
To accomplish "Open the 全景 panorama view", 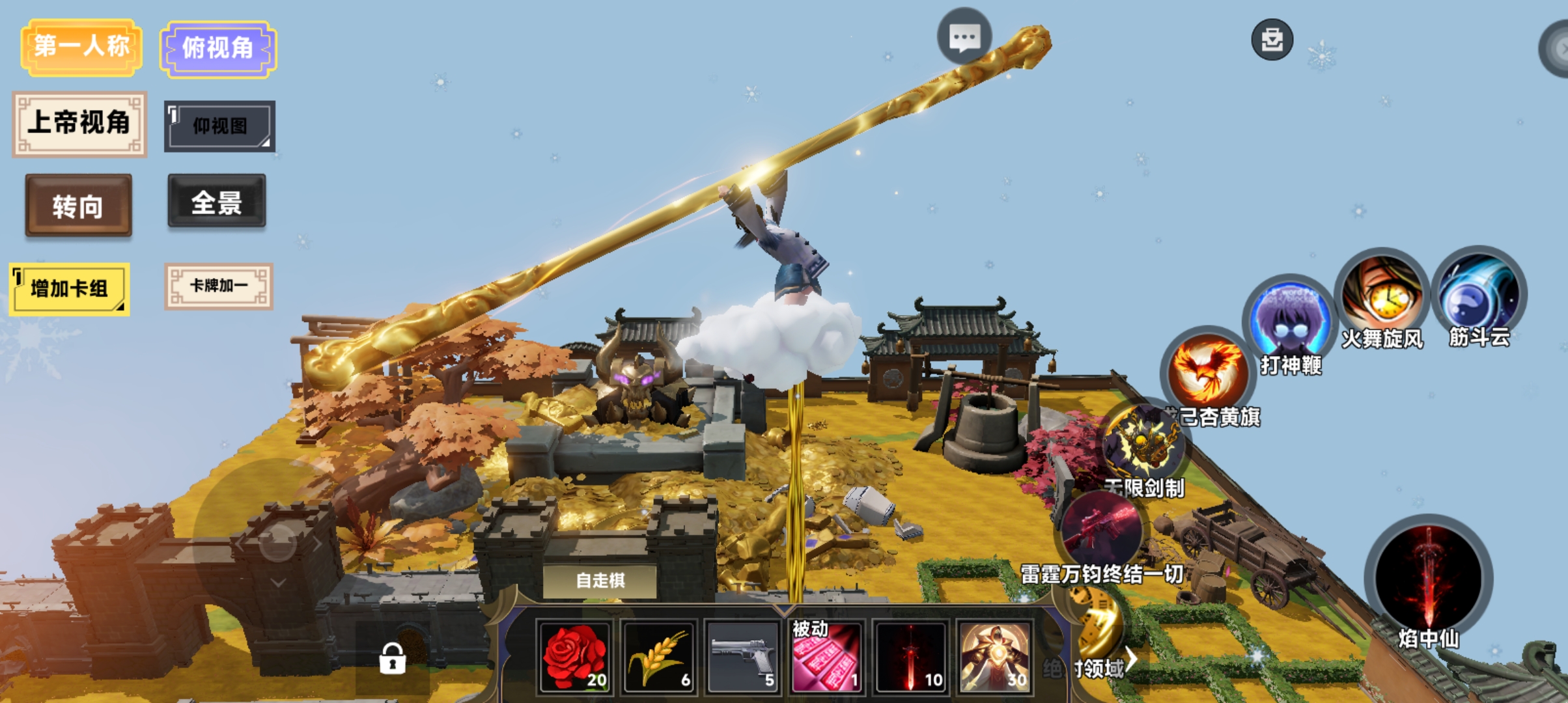I will (x=217, y=202).
